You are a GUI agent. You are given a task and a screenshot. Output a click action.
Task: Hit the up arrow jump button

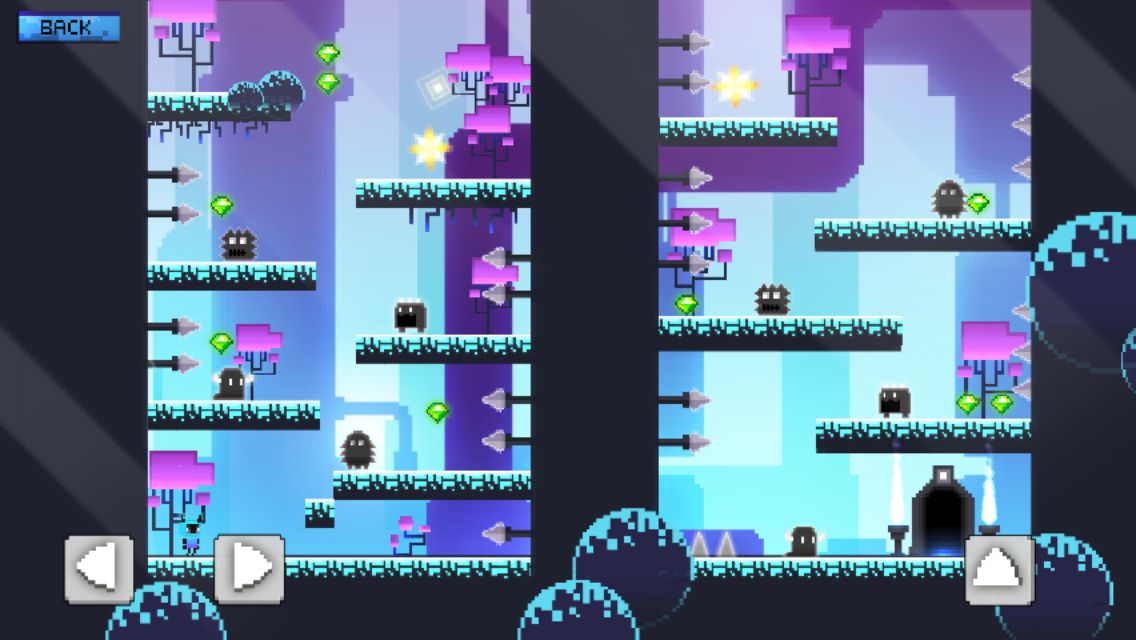tap(999, 569)
